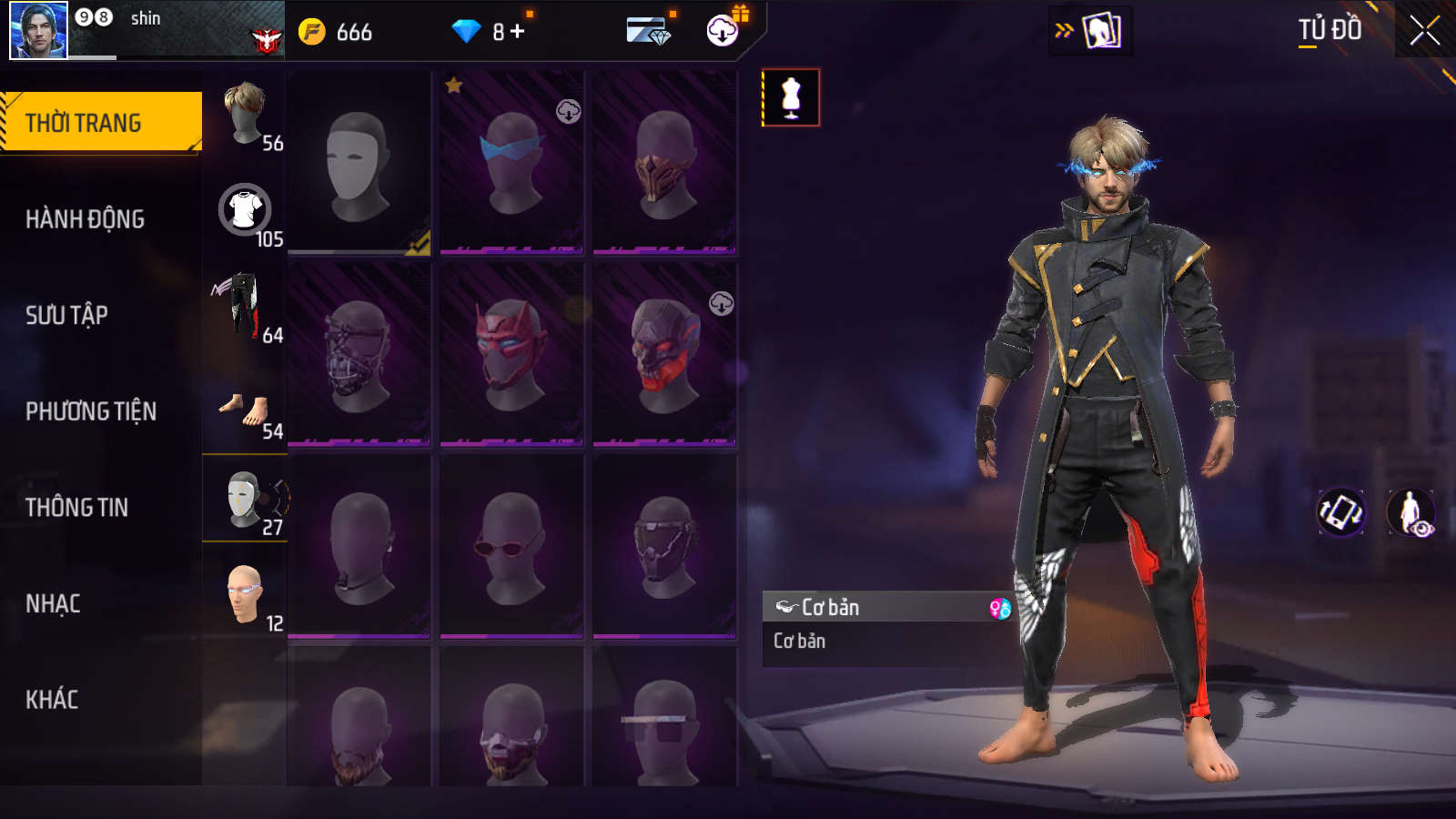Select the blue visor mask item
Viewport: 1456px width, 819px height.
click(511, 162)
